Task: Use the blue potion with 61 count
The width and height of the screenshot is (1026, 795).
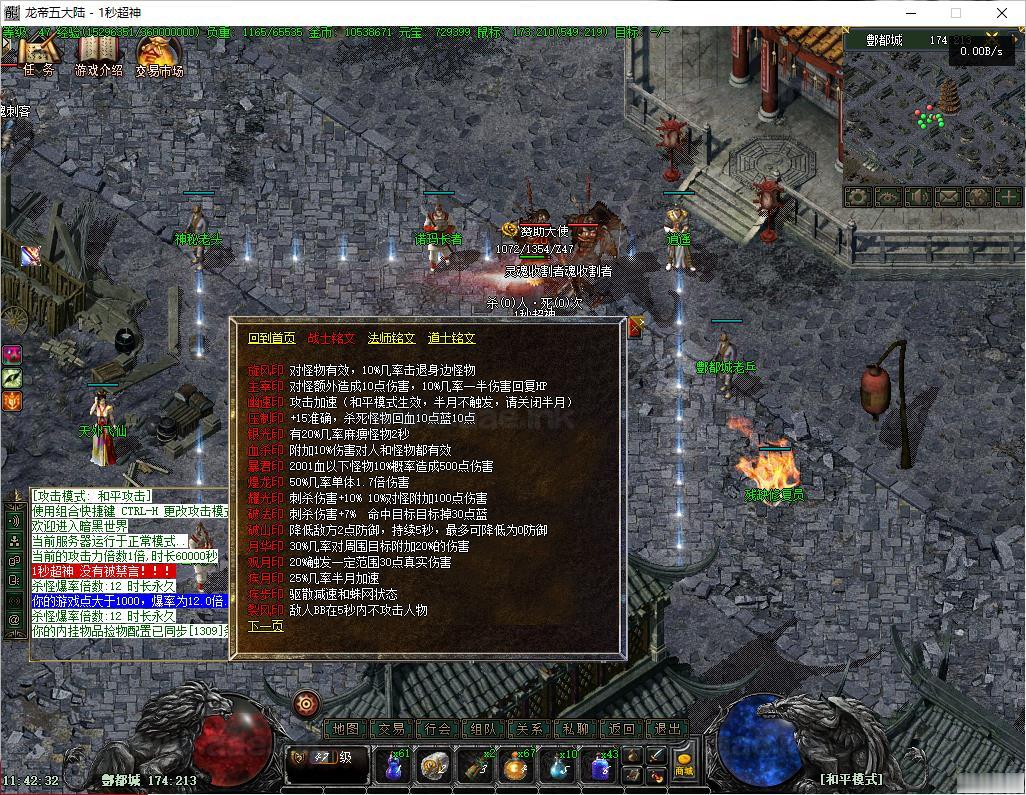Action: coord(394,767)
